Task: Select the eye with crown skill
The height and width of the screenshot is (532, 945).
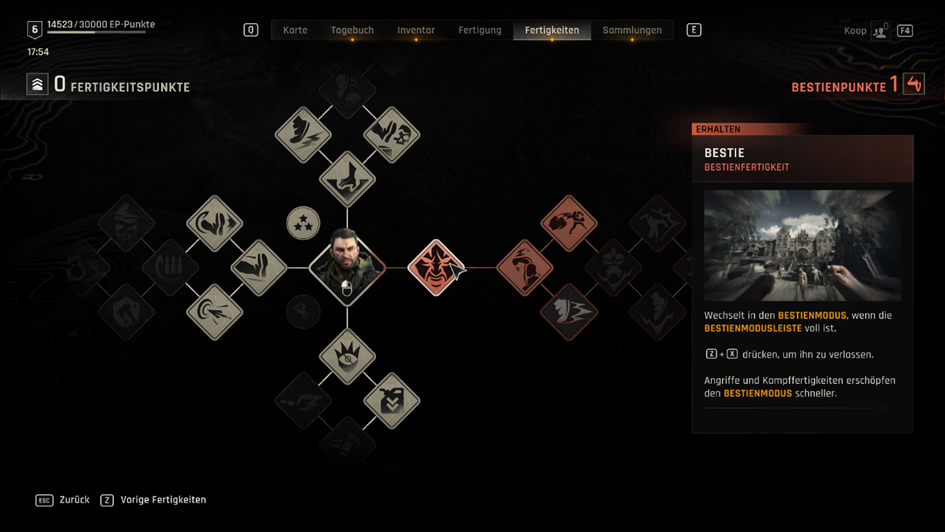Action: 347,356
